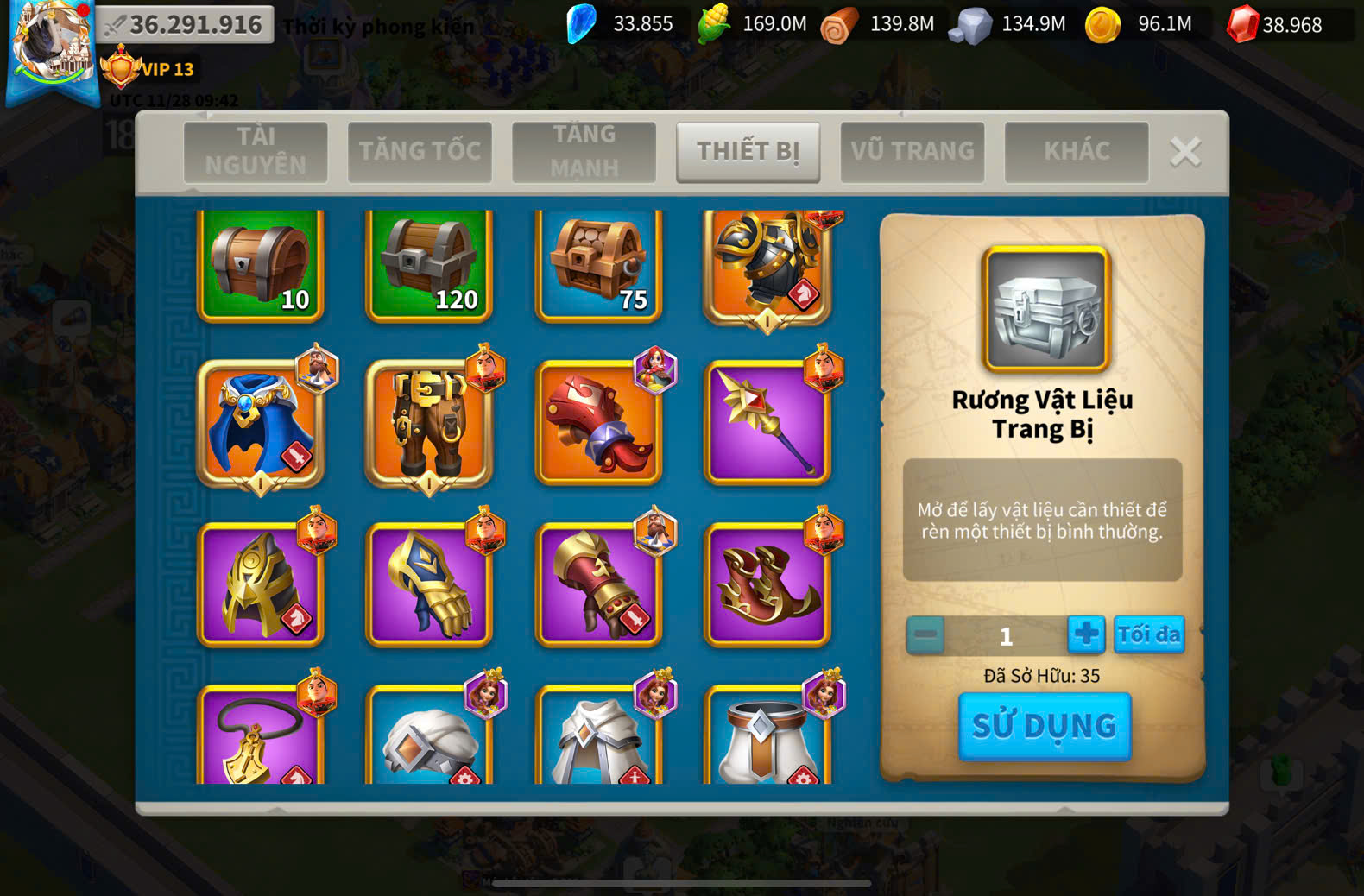Screen dimensions: 1364x896
Task: Select the TĂNG MẠNH tab
Action: point(584,151)
